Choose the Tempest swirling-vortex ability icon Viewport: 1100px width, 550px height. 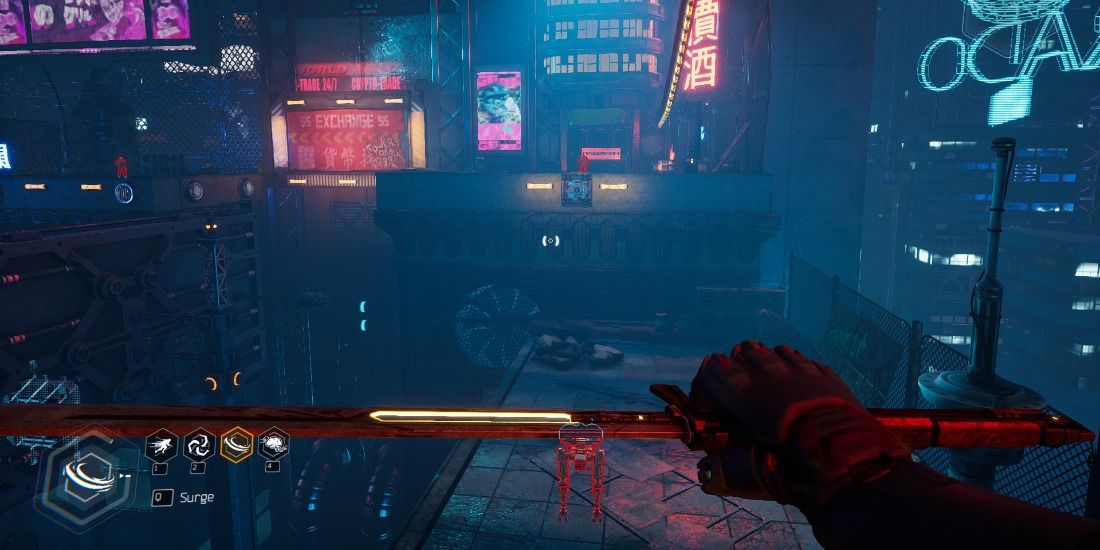tap(198, 445)
